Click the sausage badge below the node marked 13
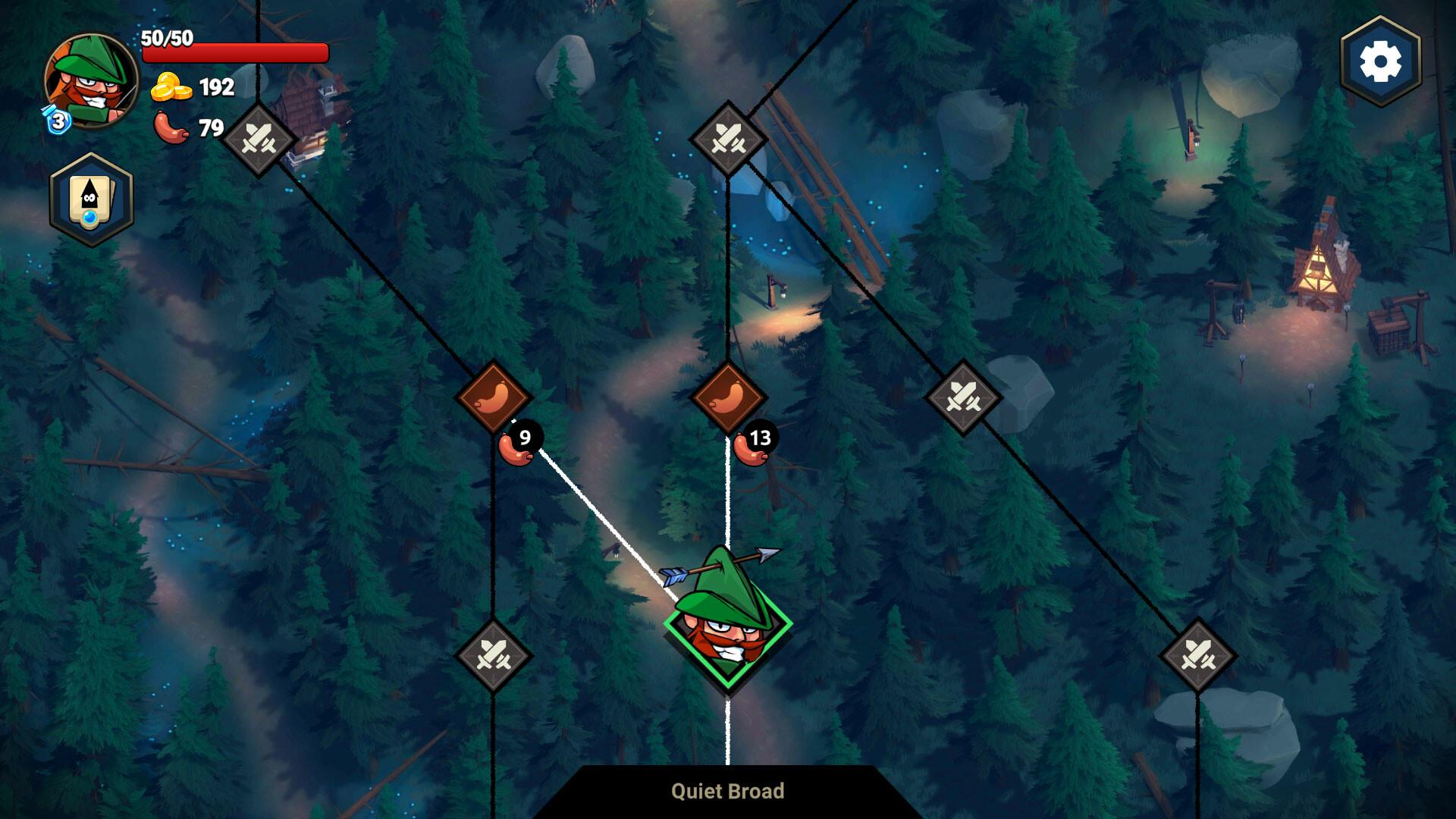 [x=755, y=441]
